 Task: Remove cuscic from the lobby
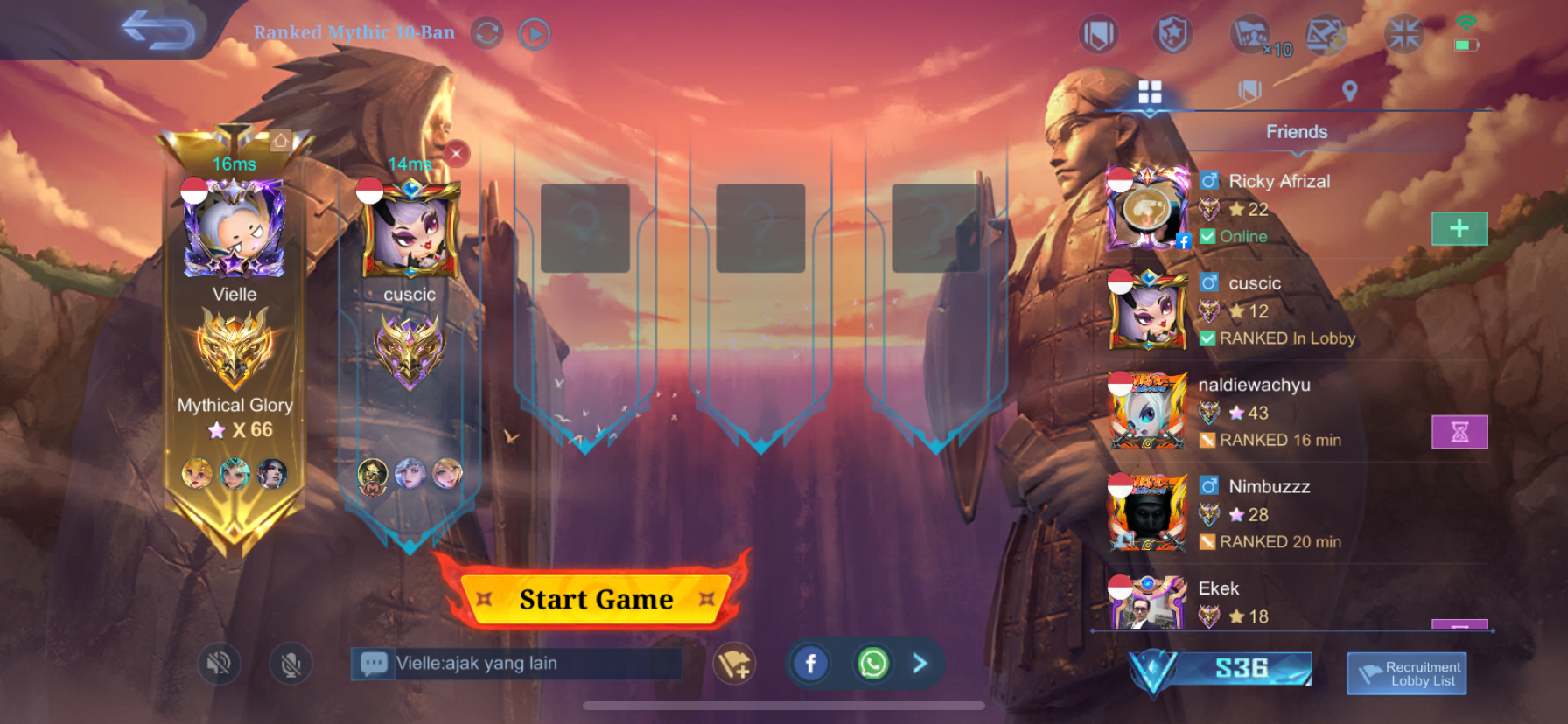[x=456, y=154]
